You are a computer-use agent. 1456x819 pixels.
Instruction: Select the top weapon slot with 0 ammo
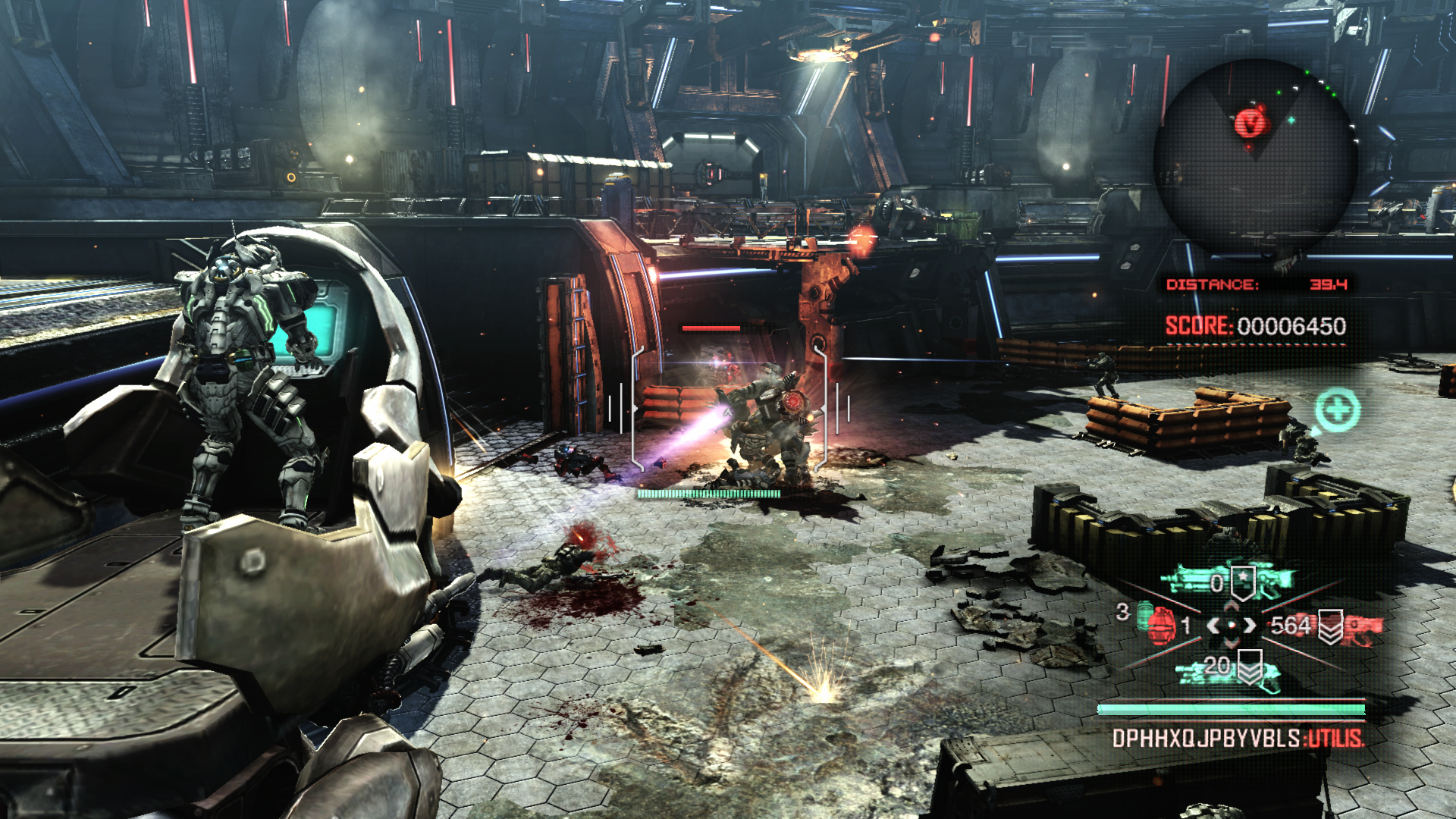point(1230,582)
